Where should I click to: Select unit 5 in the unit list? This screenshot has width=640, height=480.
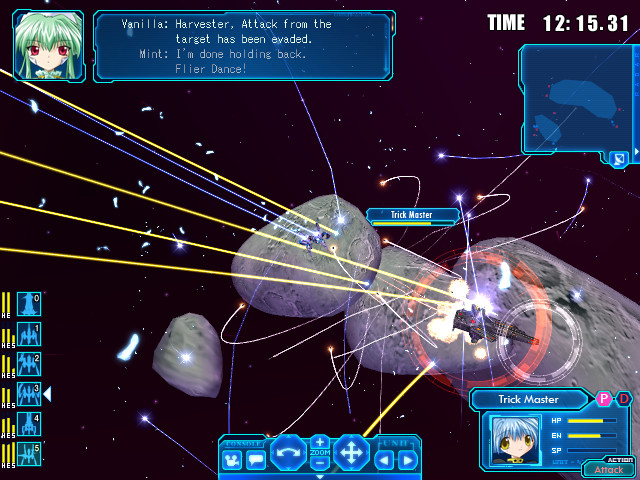point(29,454)
